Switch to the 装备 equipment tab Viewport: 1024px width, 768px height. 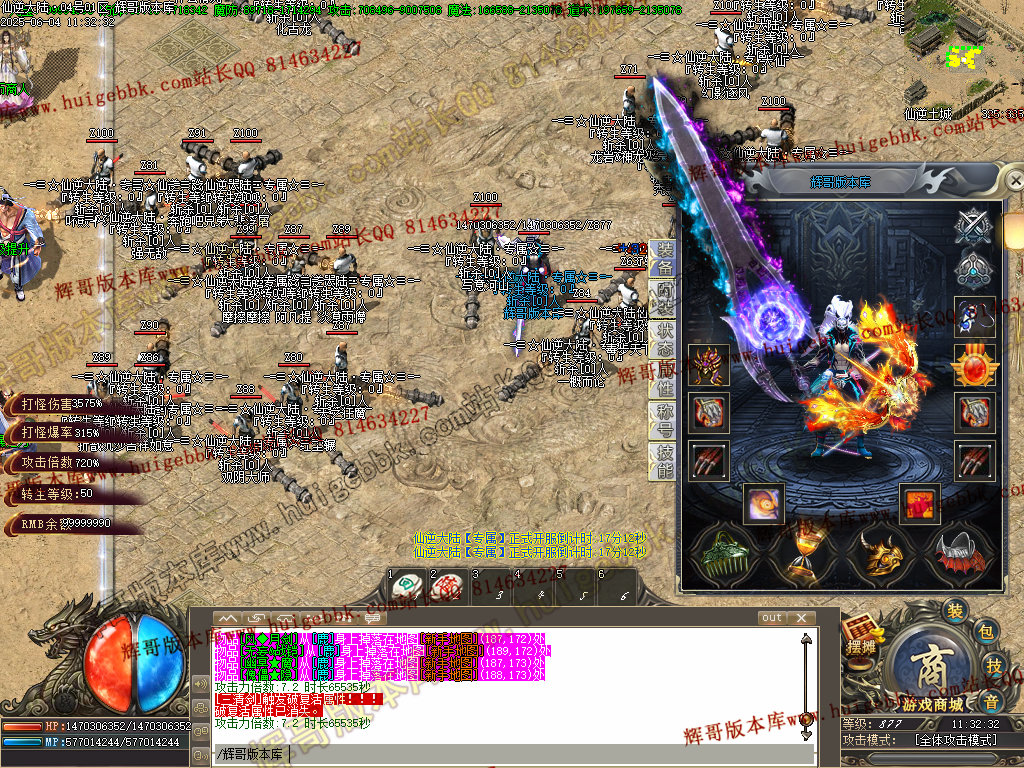pos(665,259)
